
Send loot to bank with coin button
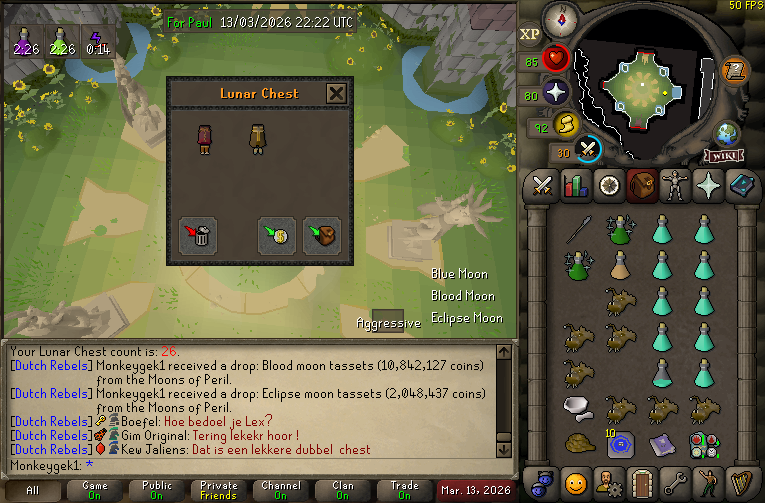pyautogui.click(x=277, y=235)
